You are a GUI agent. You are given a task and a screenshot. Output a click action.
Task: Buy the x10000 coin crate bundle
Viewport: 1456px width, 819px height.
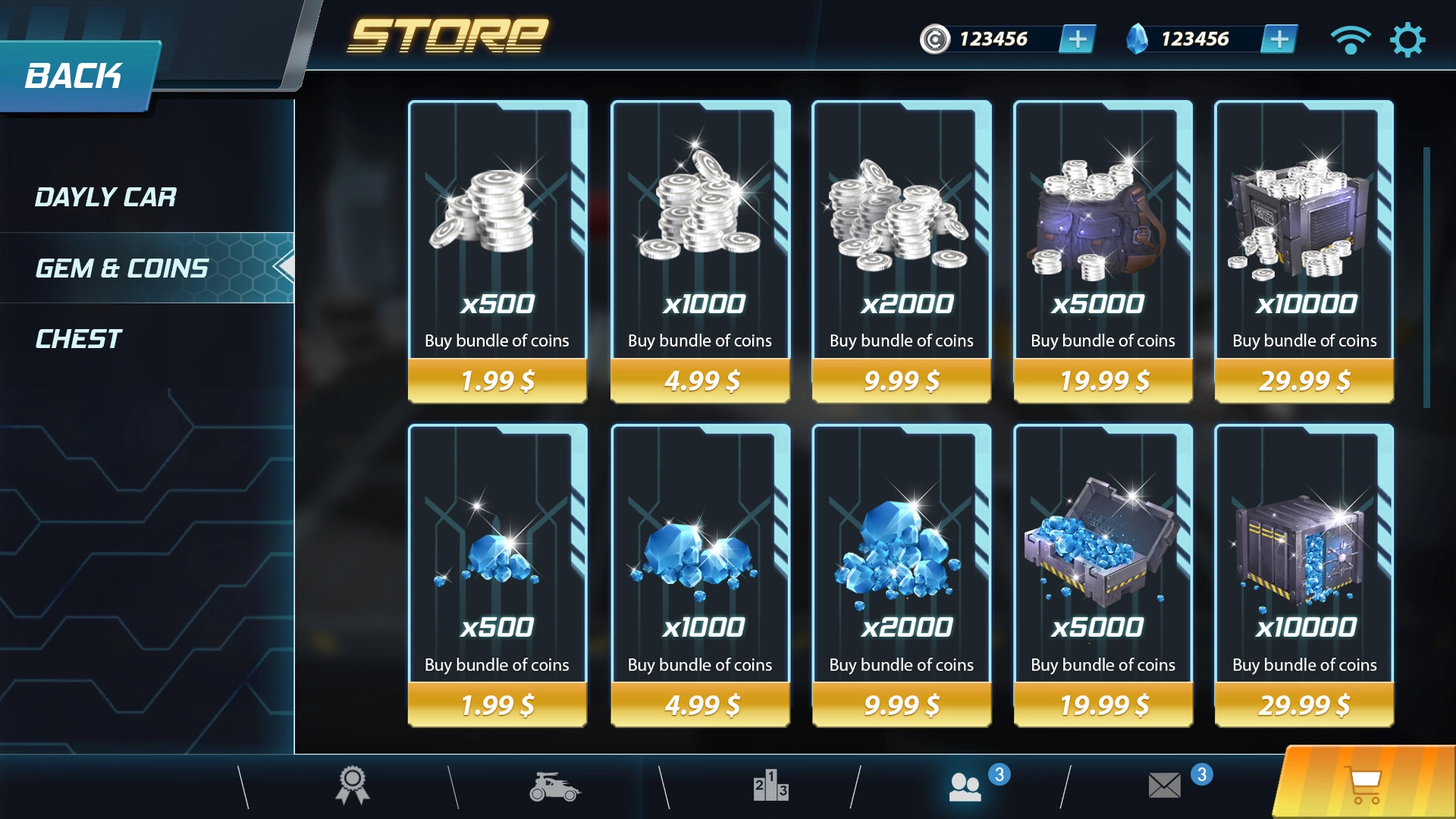coord(1304,380)
